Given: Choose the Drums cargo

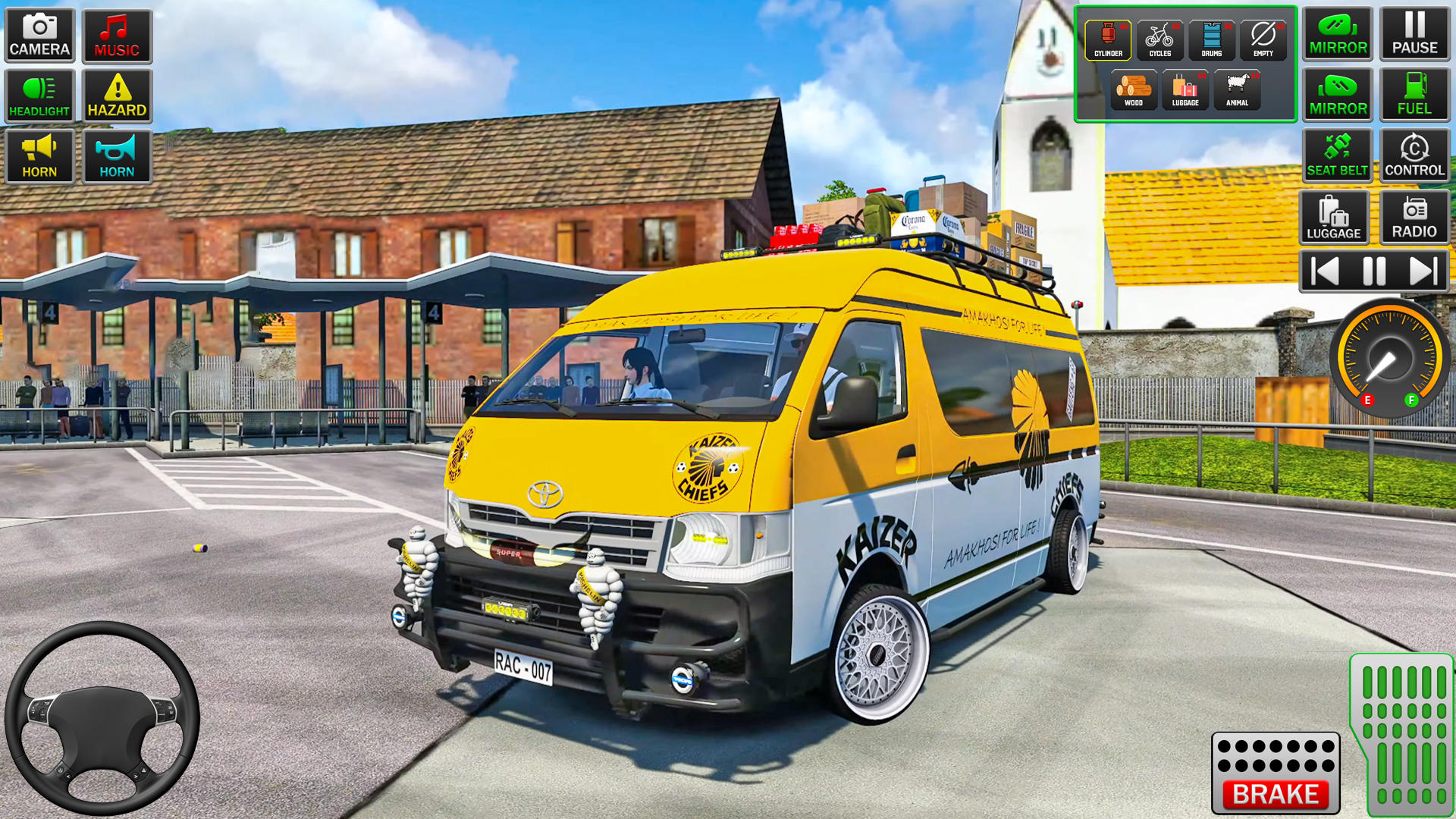Looking at the screenshot, I should click(x=1211, y=38).
